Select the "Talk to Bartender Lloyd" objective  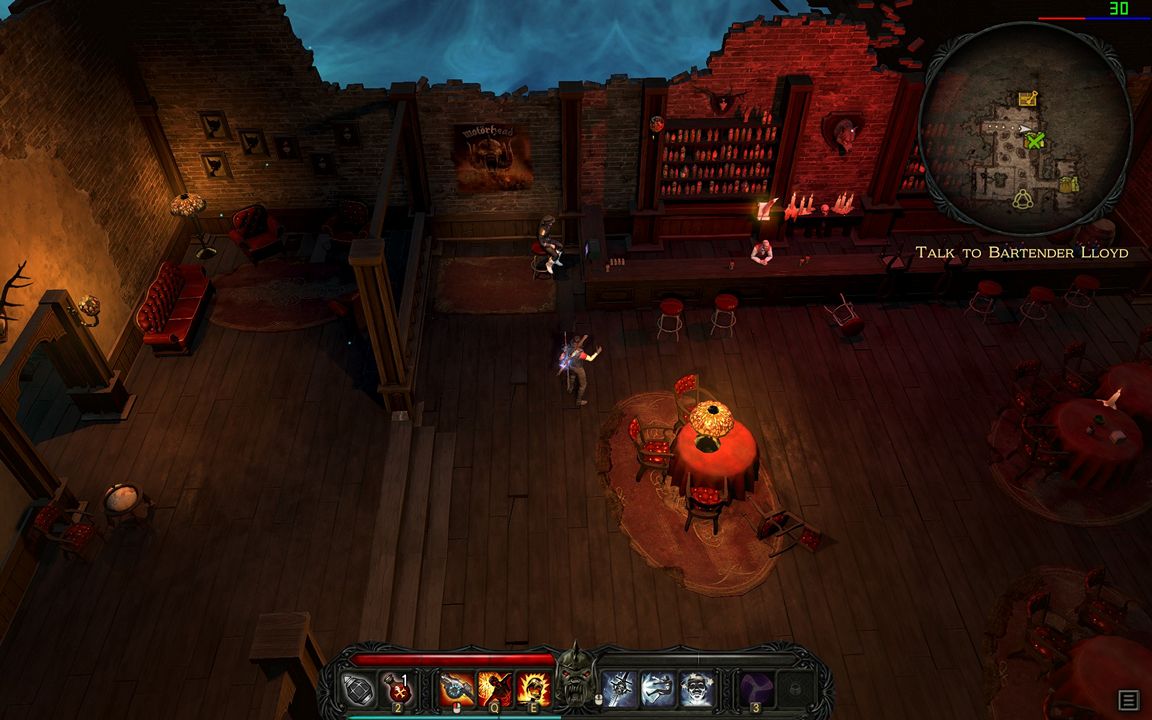(x=1021, y=253)
